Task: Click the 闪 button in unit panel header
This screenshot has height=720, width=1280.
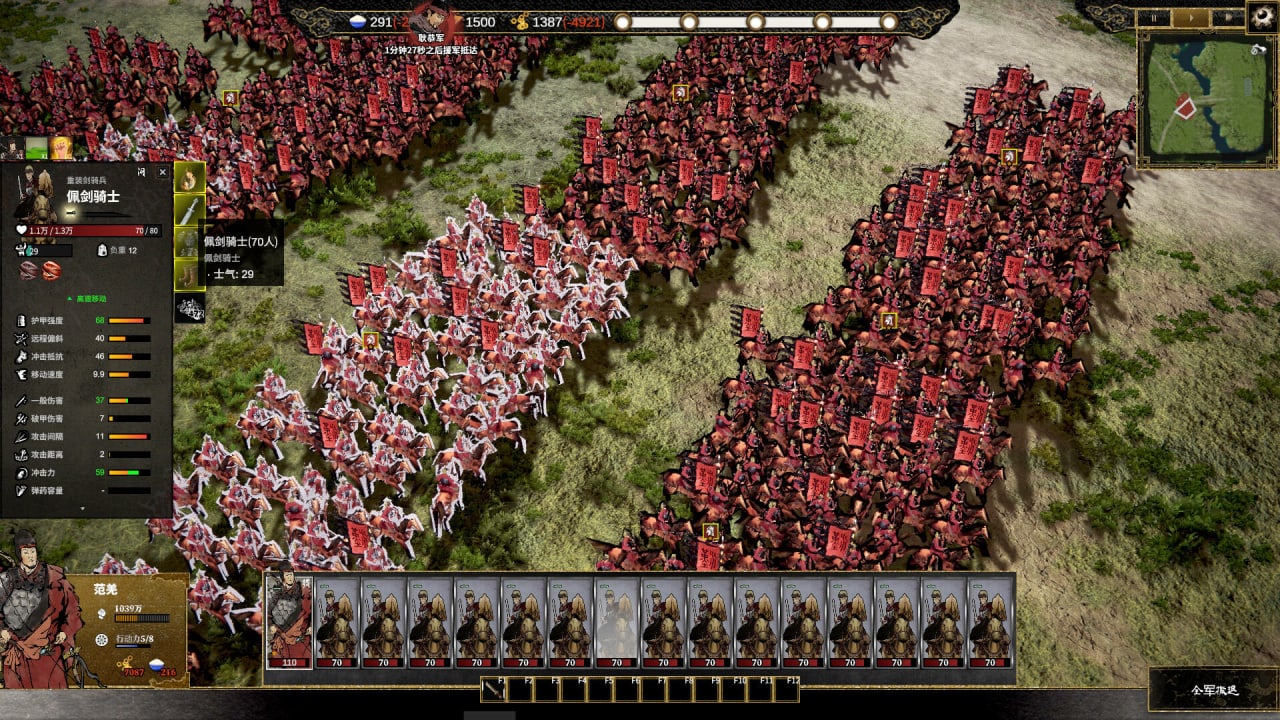Action: (x=141, y=172)
